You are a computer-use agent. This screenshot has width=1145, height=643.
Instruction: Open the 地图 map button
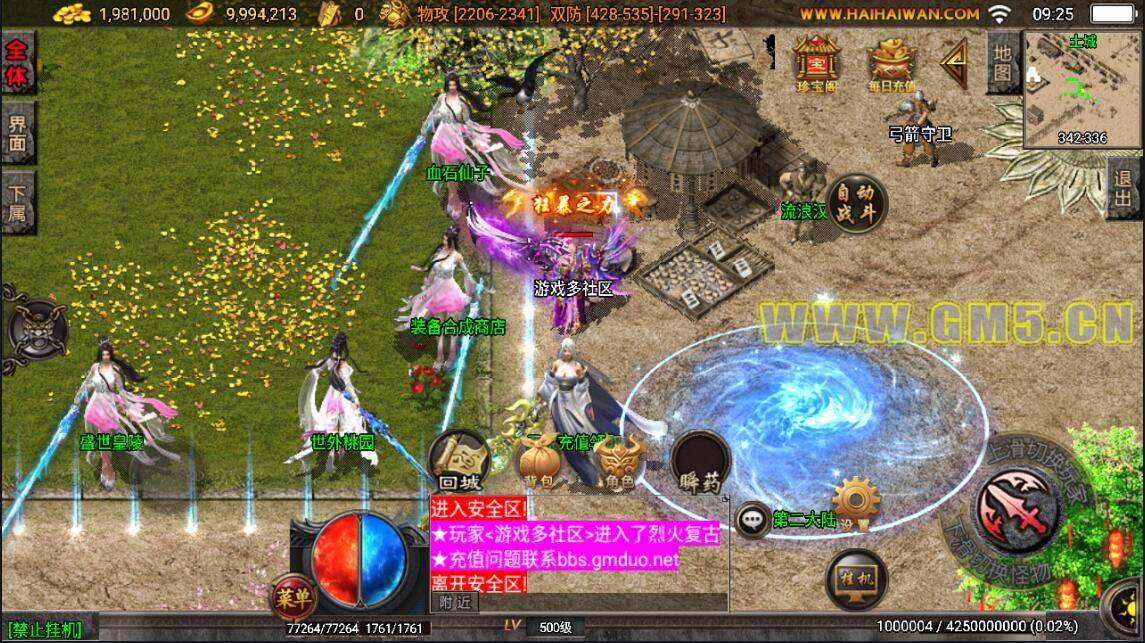1003,62
